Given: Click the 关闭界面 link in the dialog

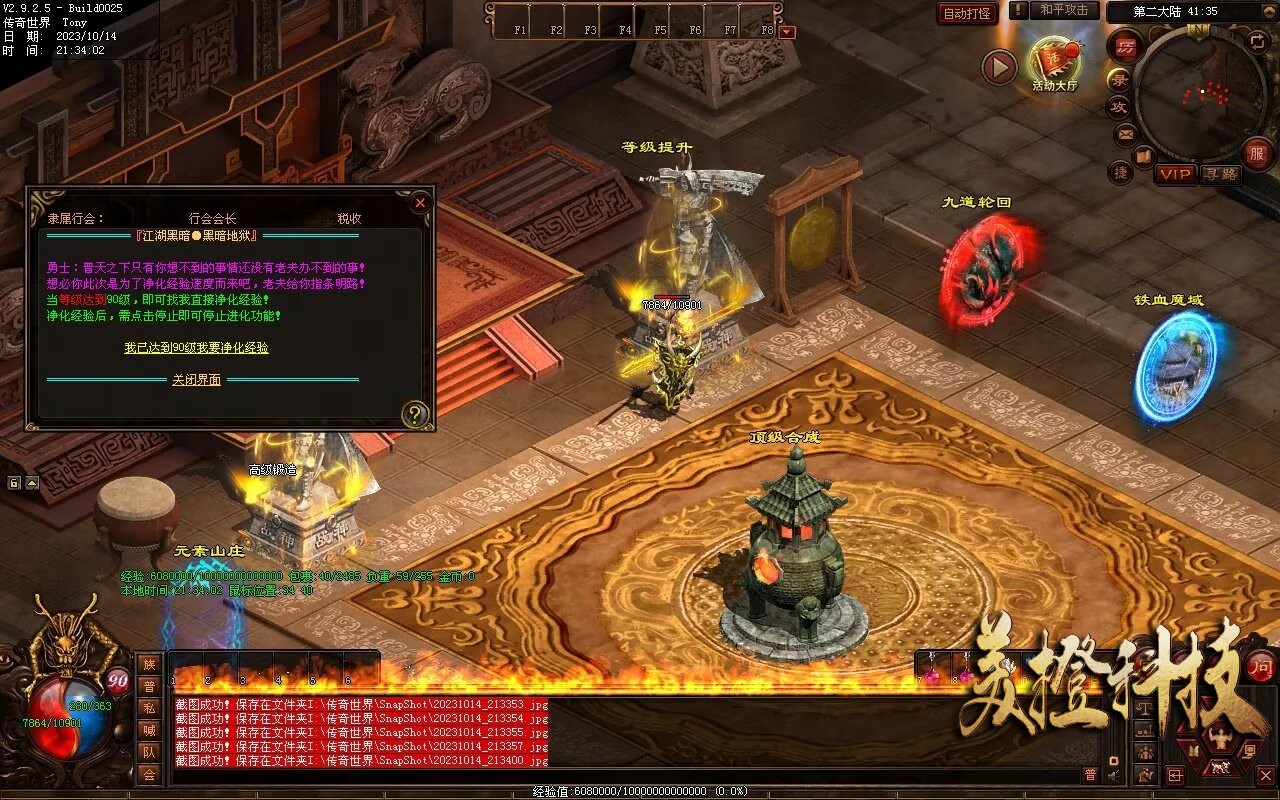Looking at the screenshot, I should pos(196,380).
